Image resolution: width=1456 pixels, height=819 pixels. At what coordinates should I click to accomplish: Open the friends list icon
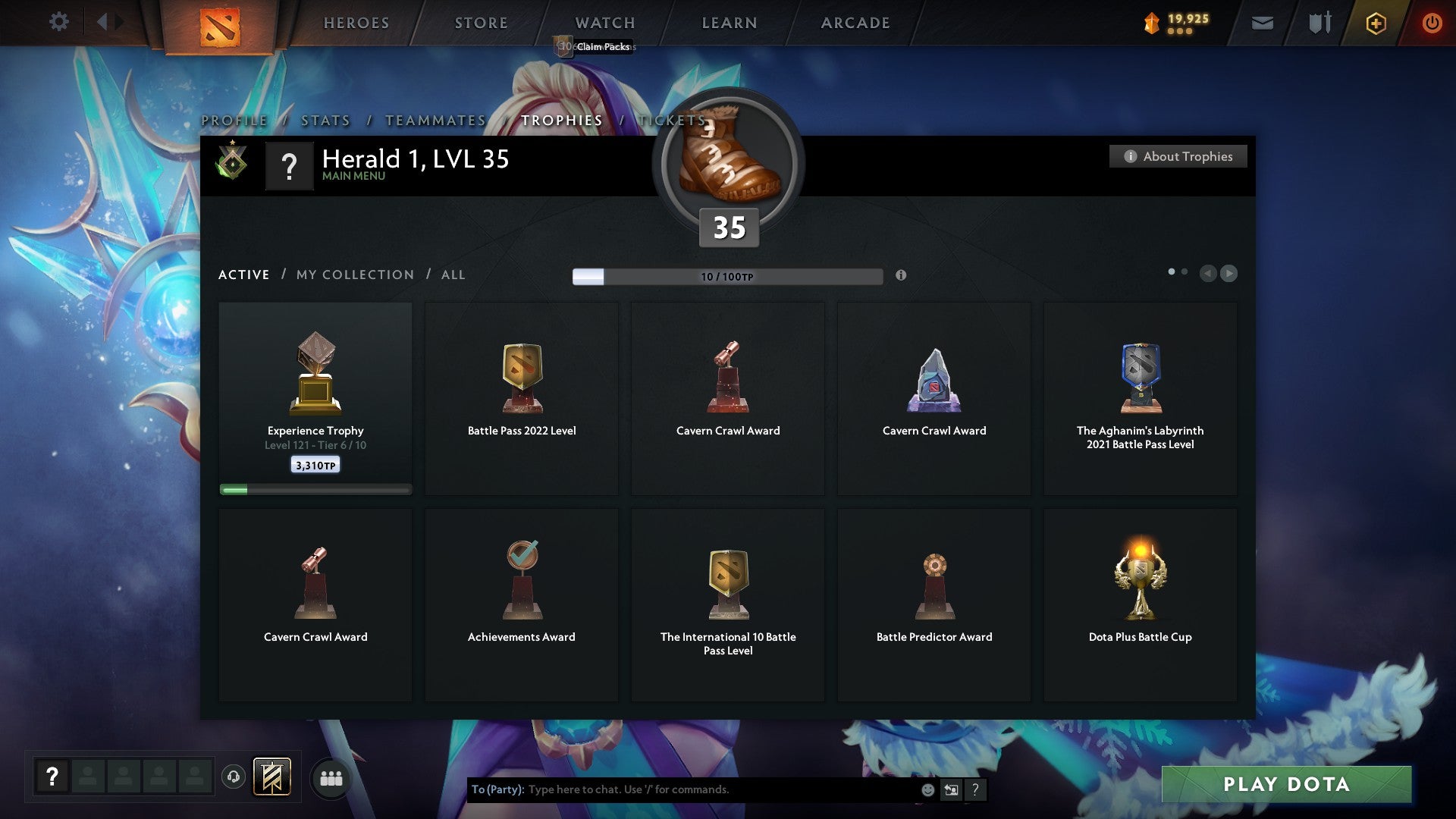pyautogui.click(x=331, y=777)
